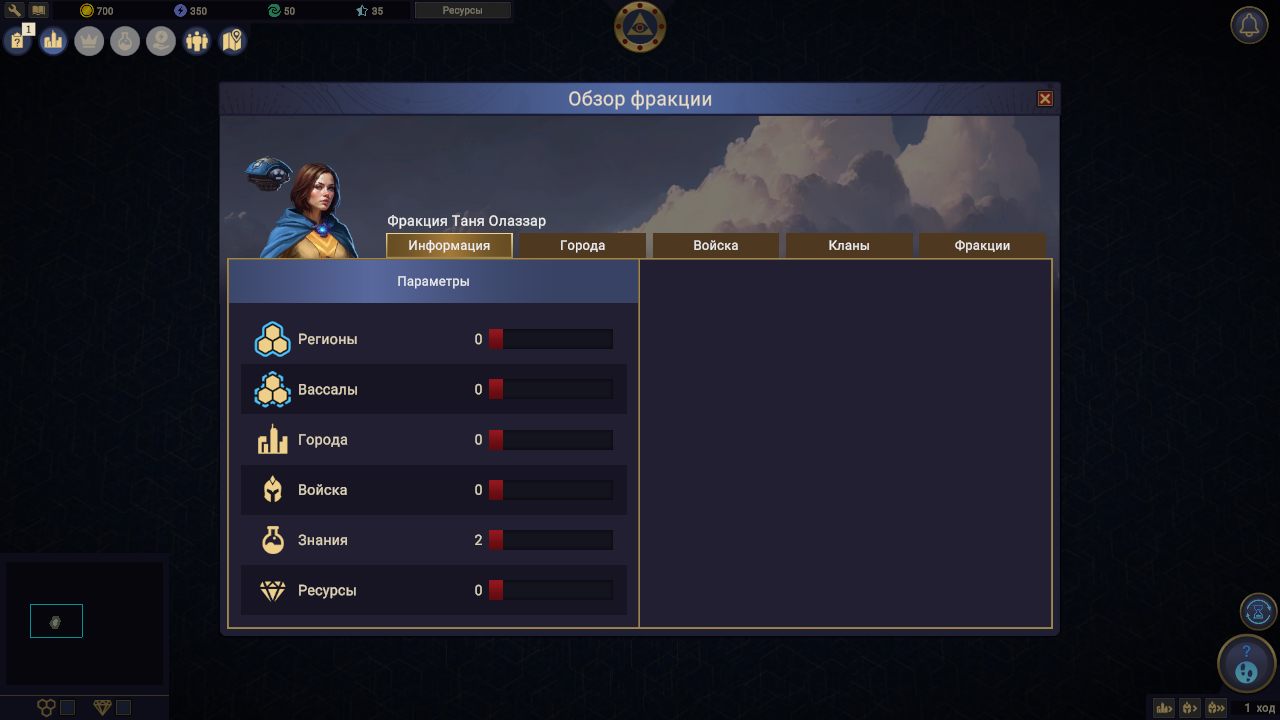Click the crown icon in the toolbar
Screen dimensions: 1280x720
coord(89,41)
